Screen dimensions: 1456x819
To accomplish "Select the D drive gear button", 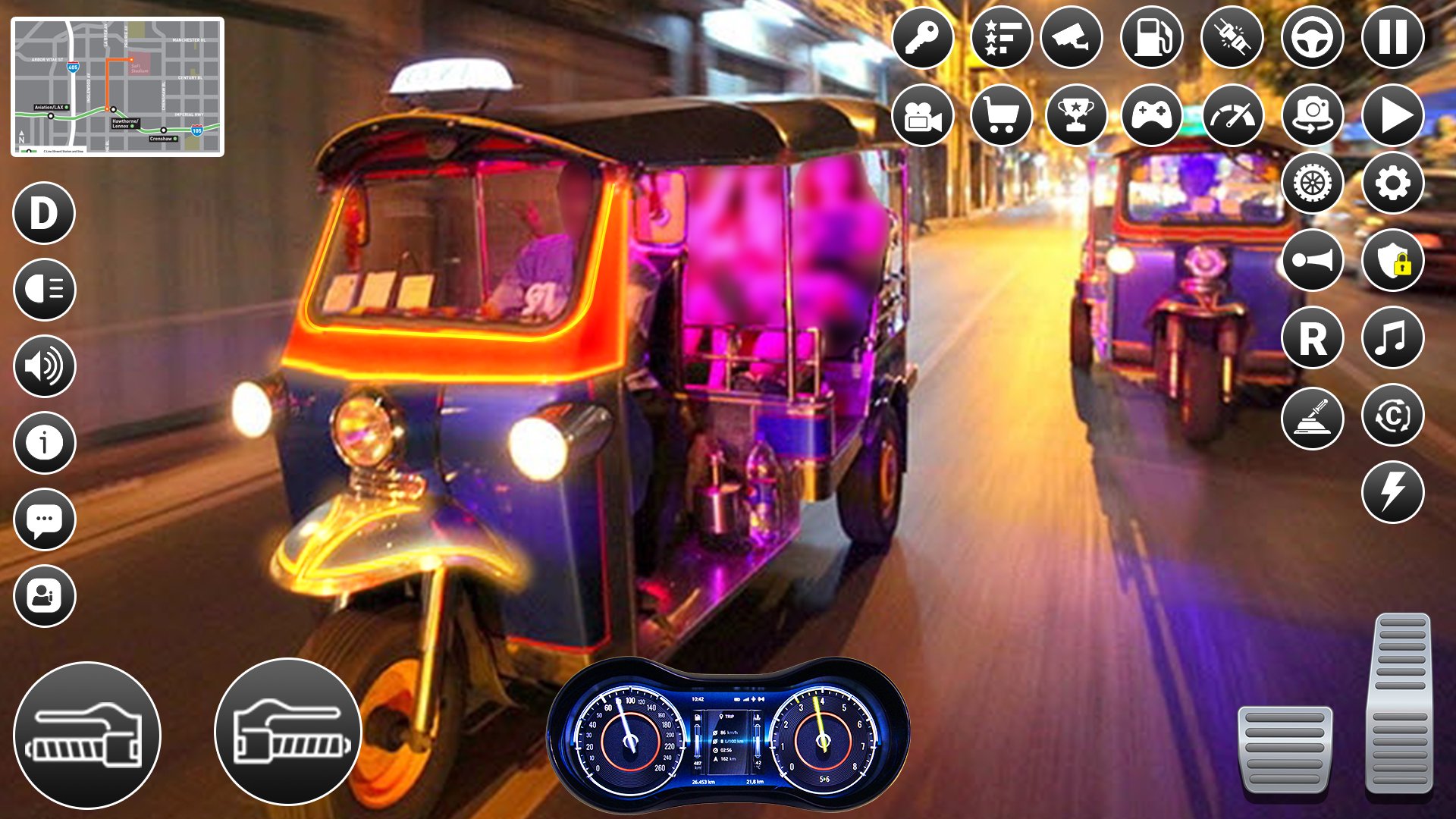I will click(44, 213).
